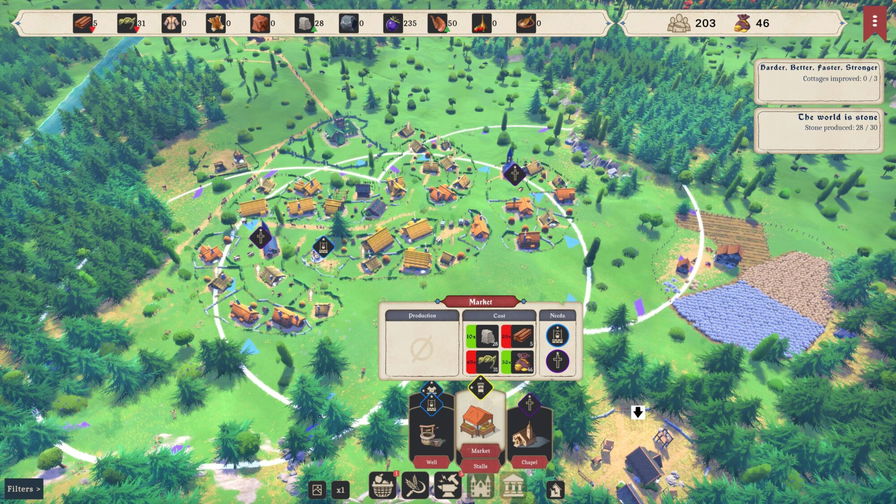The height and width of the screenshot is (504, 896).
Task: Click the stone resource icon in top bar
Action: pos(304,23)
